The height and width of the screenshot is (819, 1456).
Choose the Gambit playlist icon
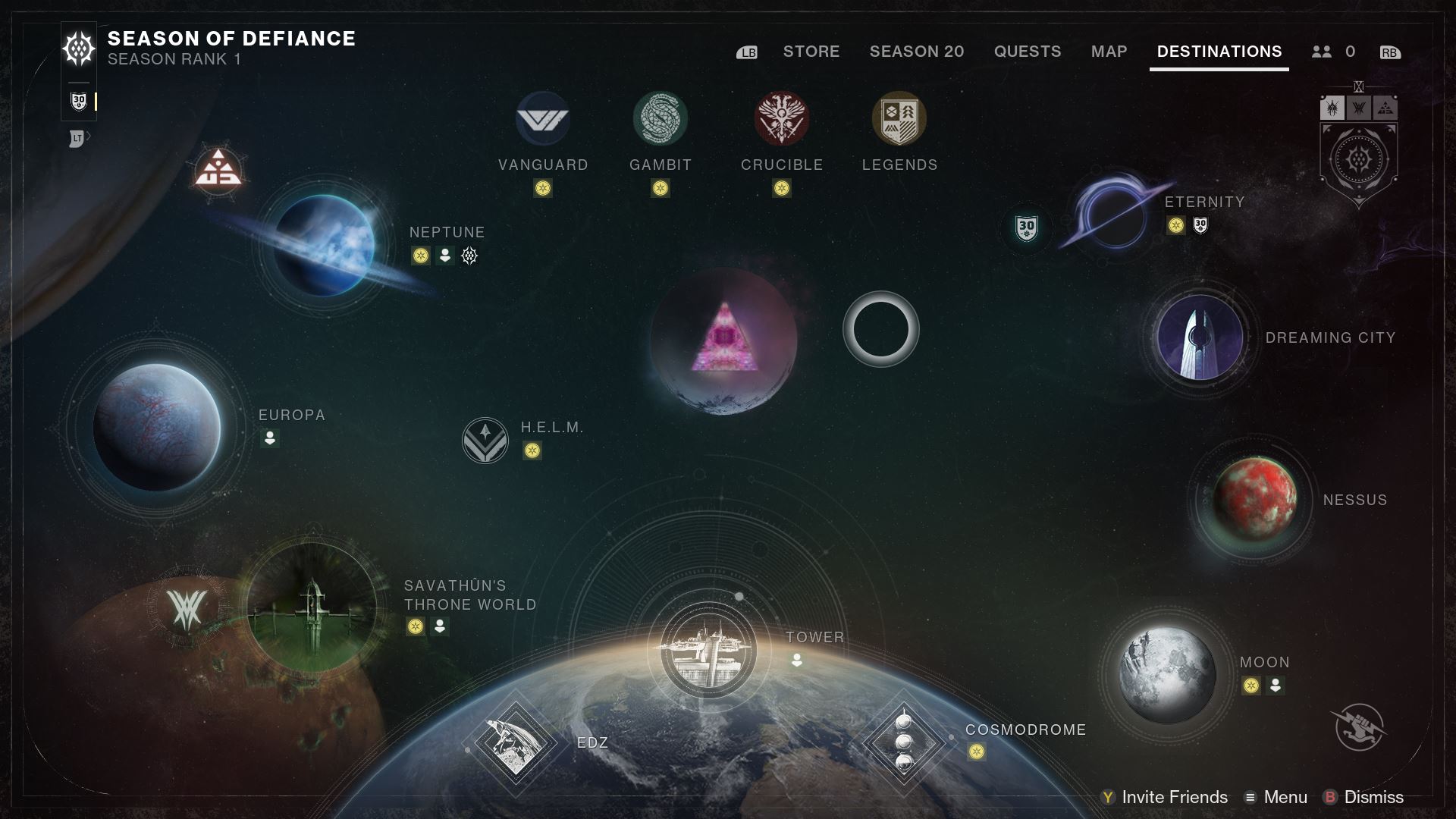[660, 119]
